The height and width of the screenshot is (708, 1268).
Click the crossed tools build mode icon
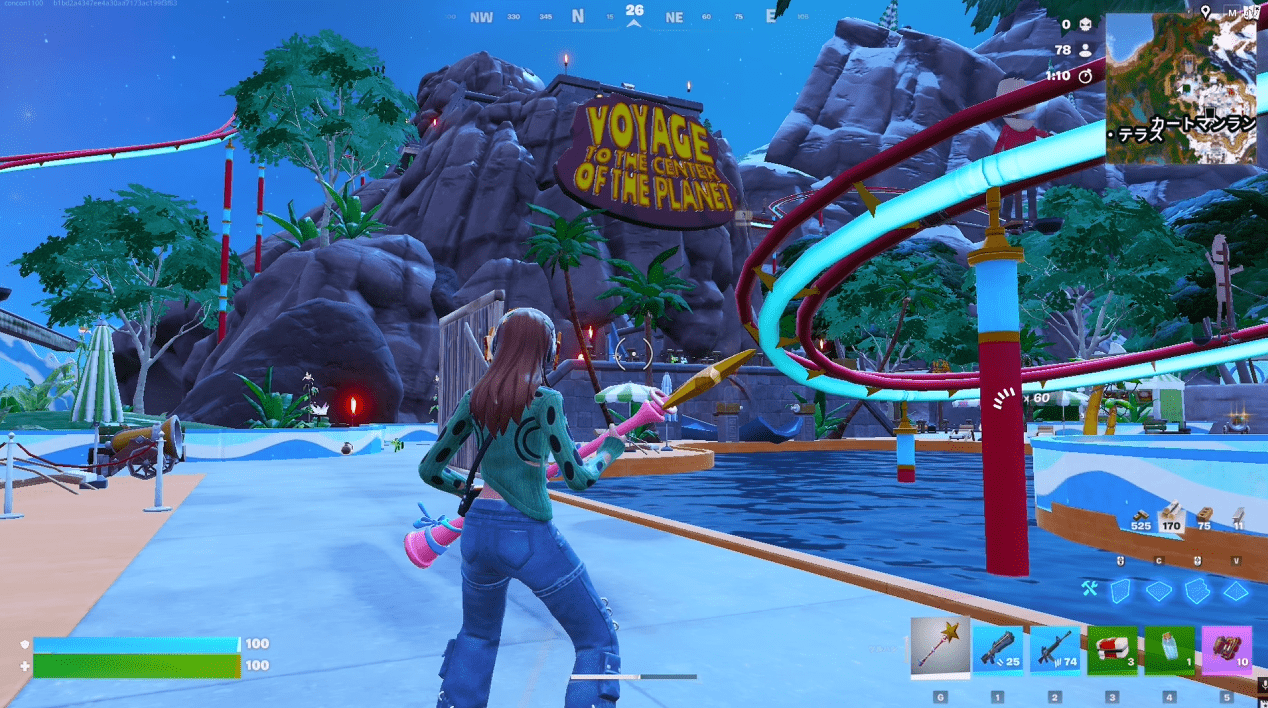click(1091, 590)
